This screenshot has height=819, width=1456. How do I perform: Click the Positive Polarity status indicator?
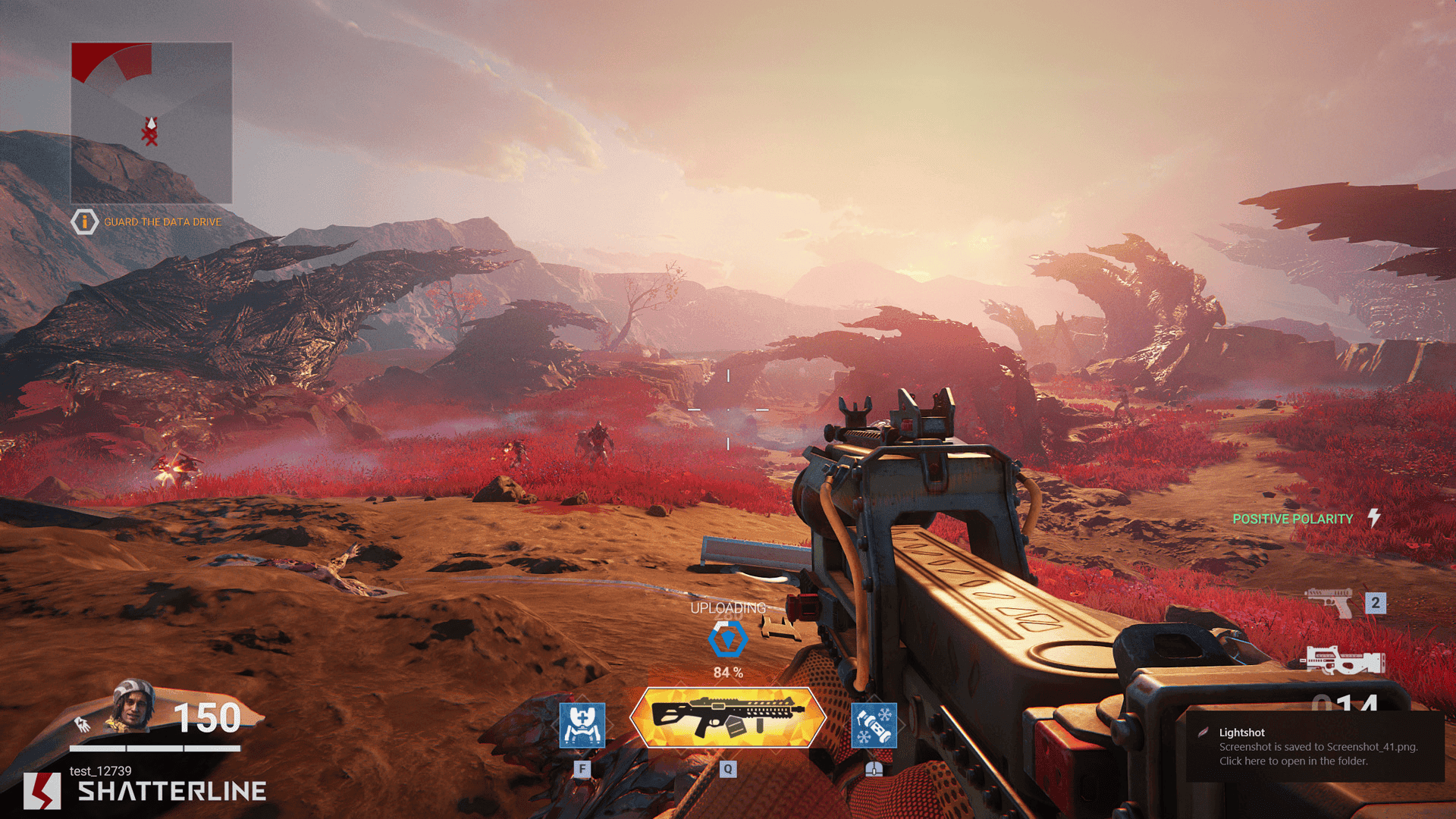pyautogui.click(x=1292, y=519)
